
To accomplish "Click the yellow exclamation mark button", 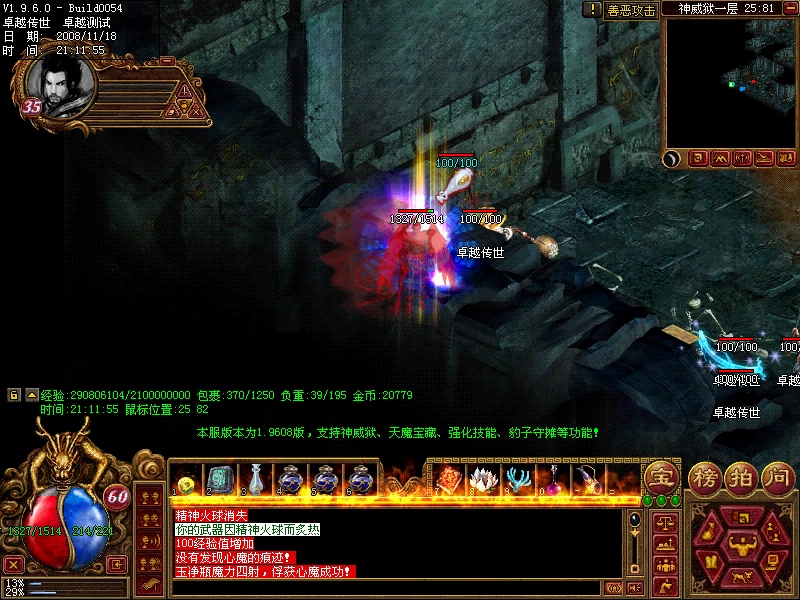I will tap(591, 9).
